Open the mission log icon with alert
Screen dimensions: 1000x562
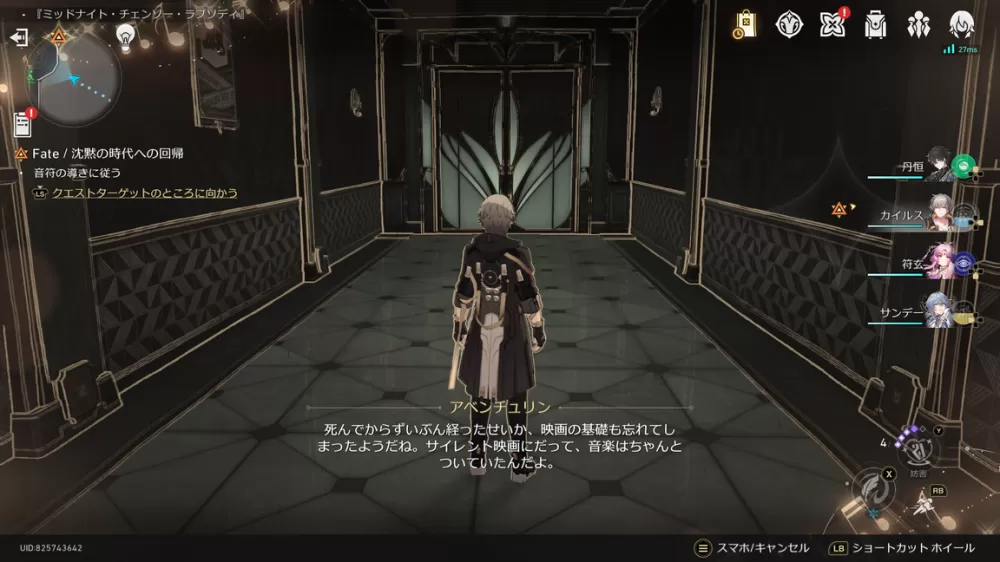tap(22, 124)
